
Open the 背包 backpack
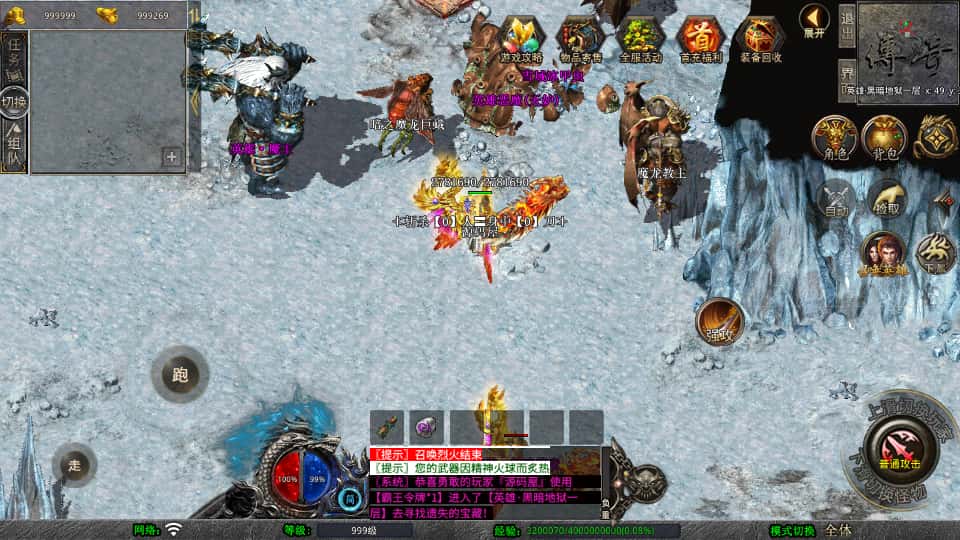(884, 138)
